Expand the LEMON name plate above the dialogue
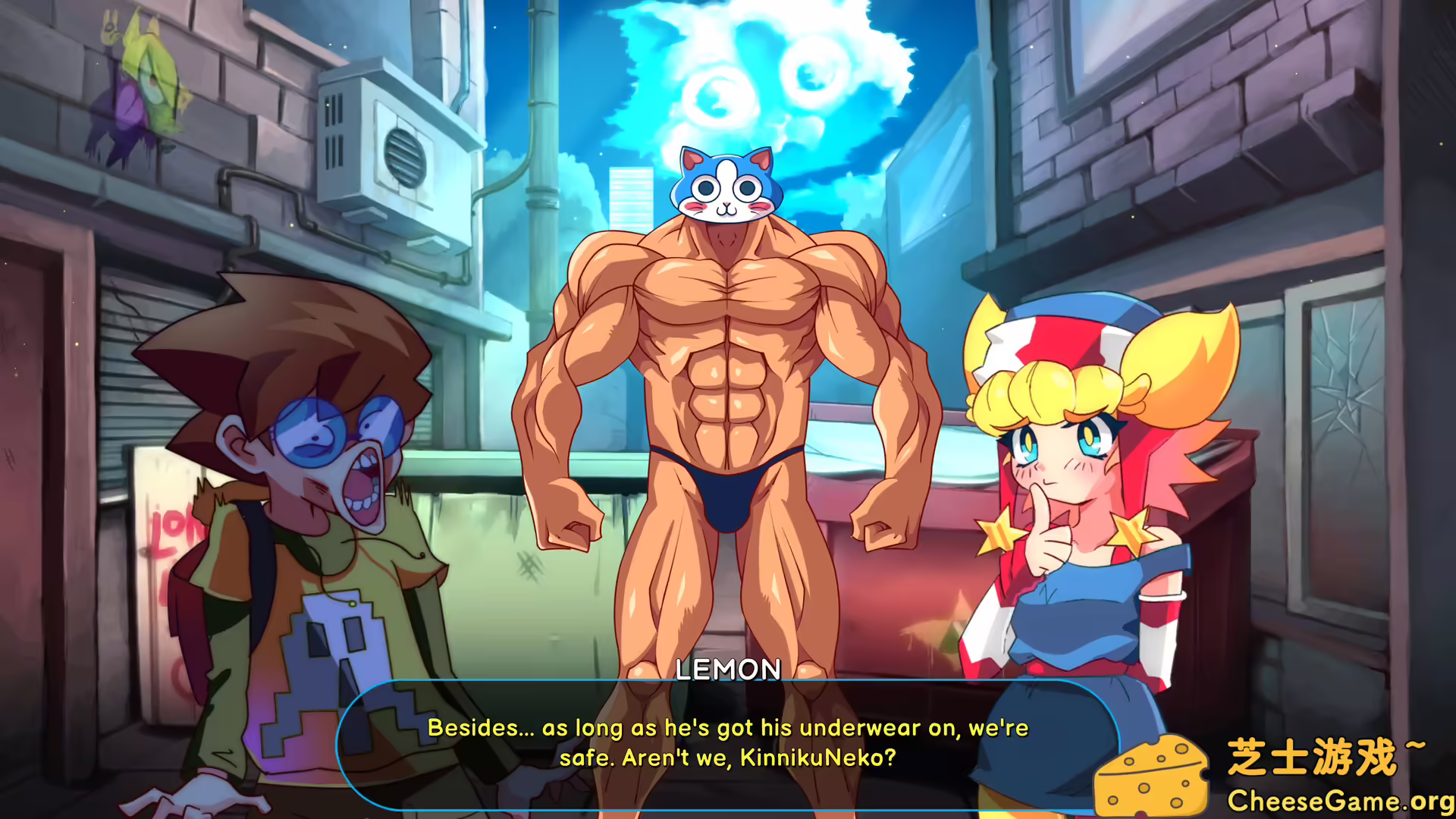1456x819 pixels. pyautogui.click(x=726, y=670)
